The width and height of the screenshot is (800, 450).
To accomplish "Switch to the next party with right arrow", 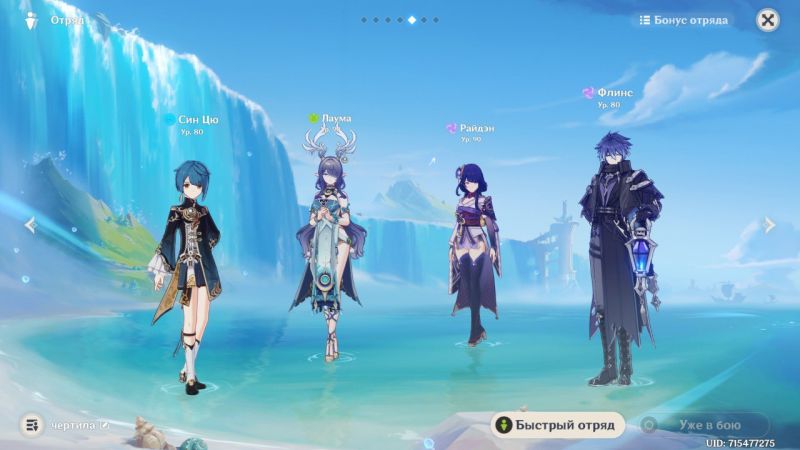I will (769, 225).
